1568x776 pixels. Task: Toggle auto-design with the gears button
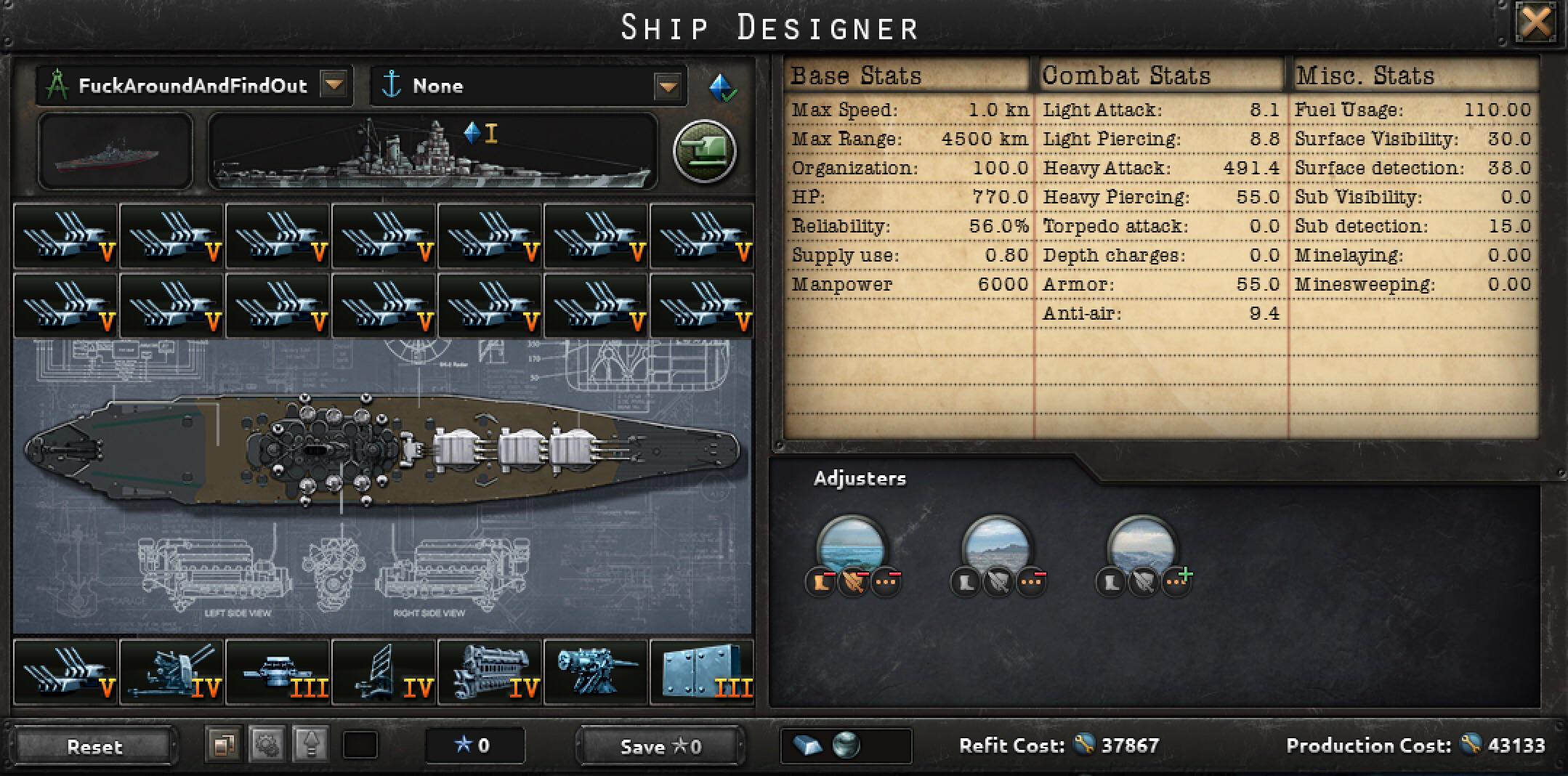[267, 745]
